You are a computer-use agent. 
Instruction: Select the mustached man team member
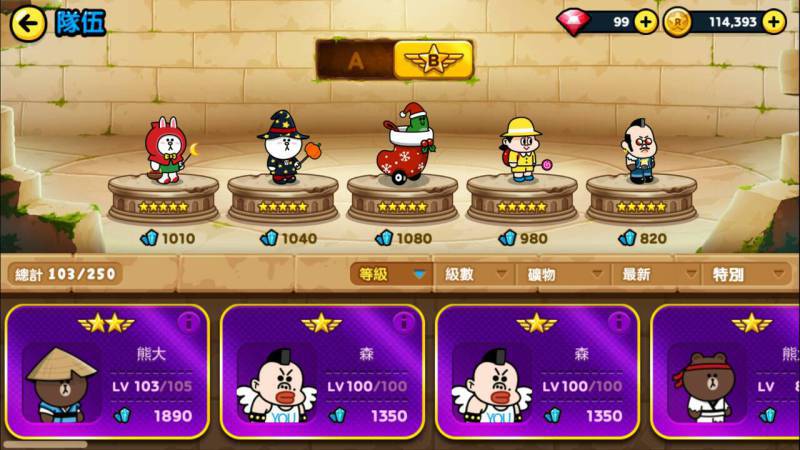pyautogui.click(x=639, y=152)
